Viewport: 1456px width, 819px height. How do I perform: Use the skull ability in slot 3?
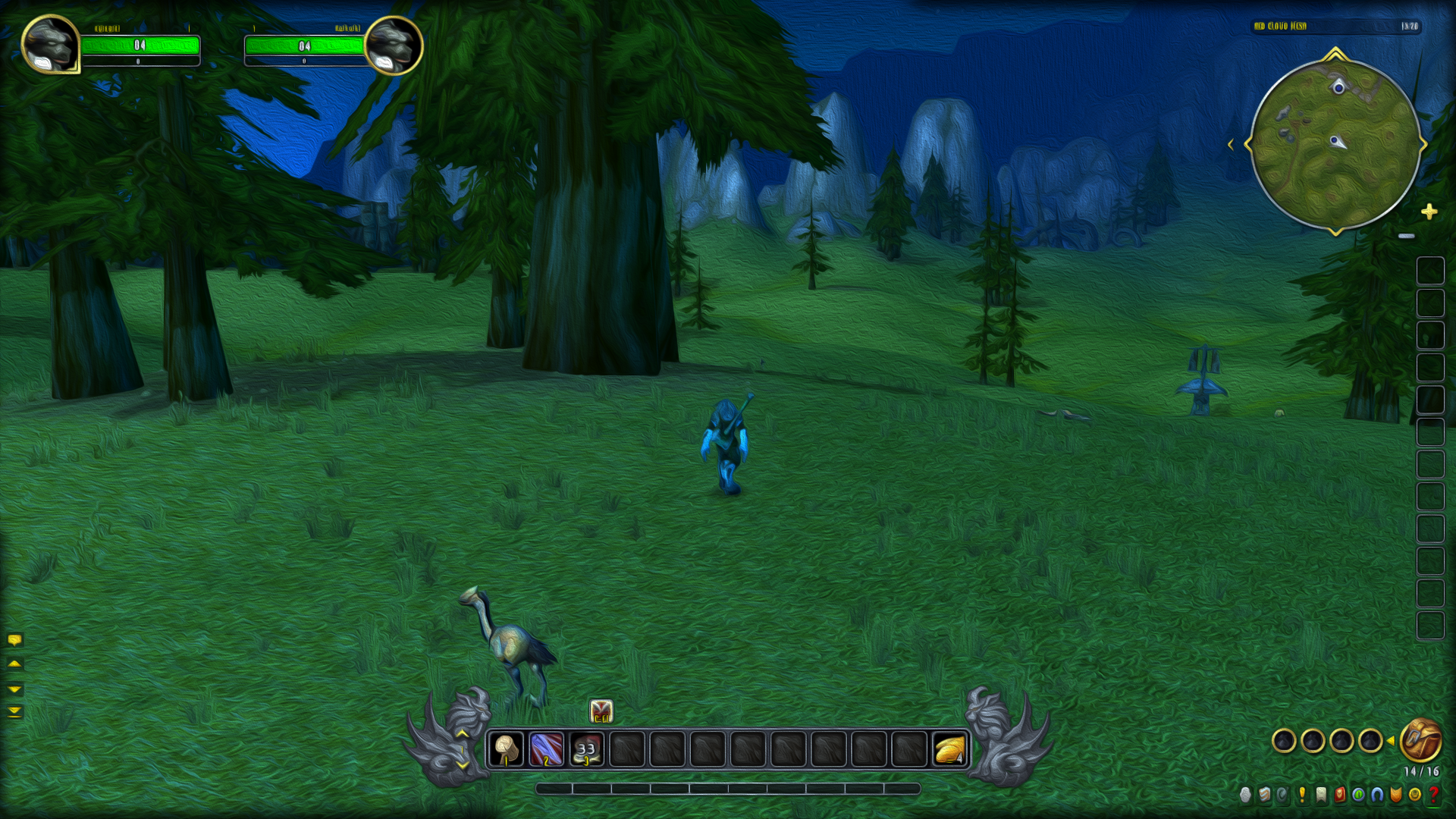click(x=586, y=749)
